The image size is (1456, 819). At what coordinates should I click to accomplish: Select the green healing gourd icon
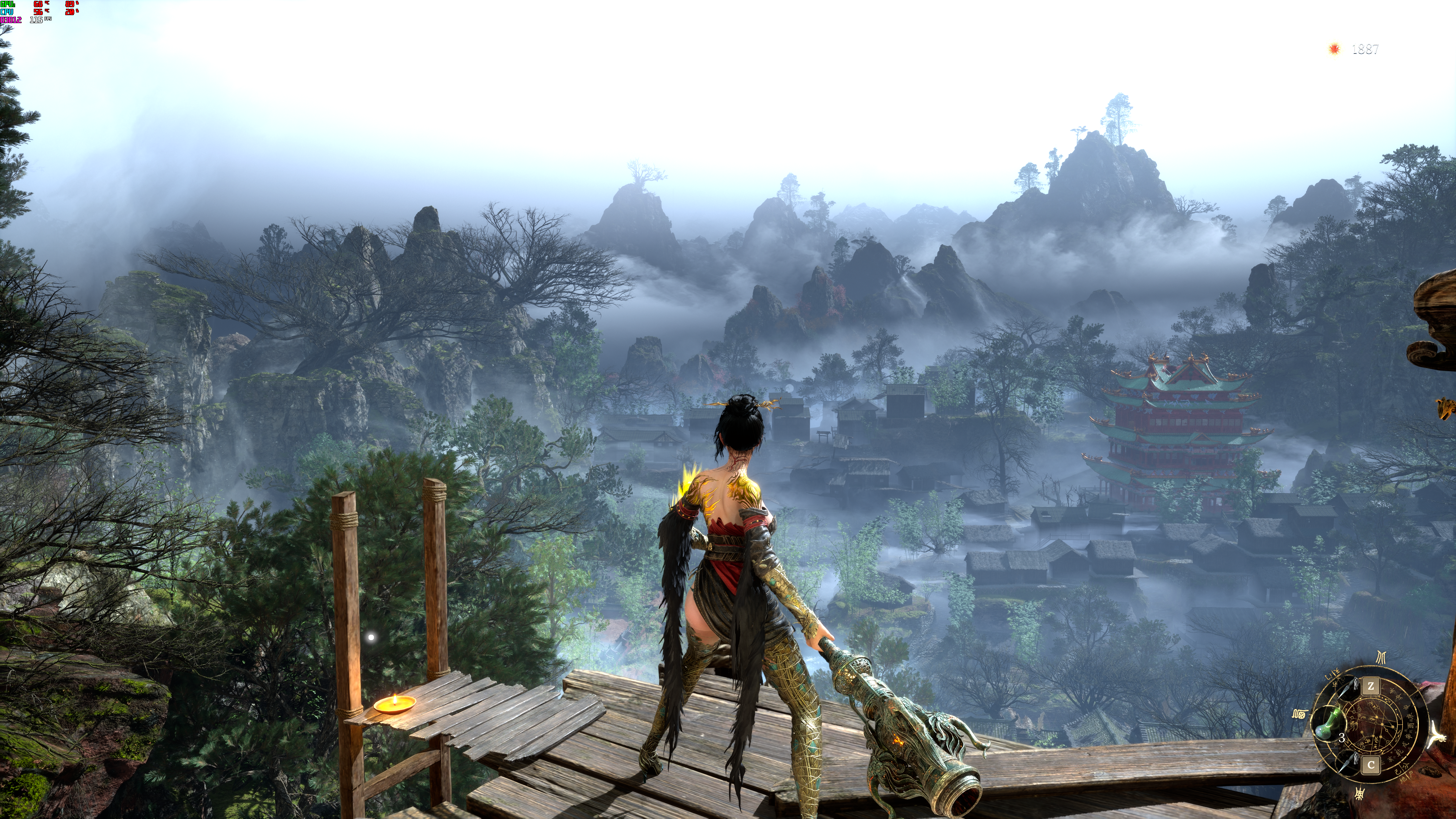(x=1327, y=724)
